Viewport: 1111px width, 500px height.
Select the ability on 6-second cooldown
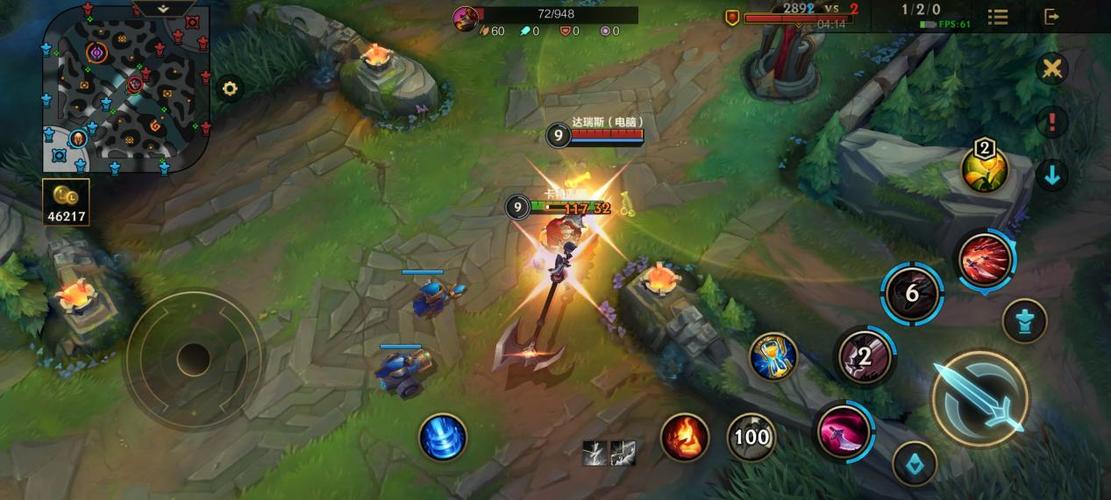pos(912,294)
